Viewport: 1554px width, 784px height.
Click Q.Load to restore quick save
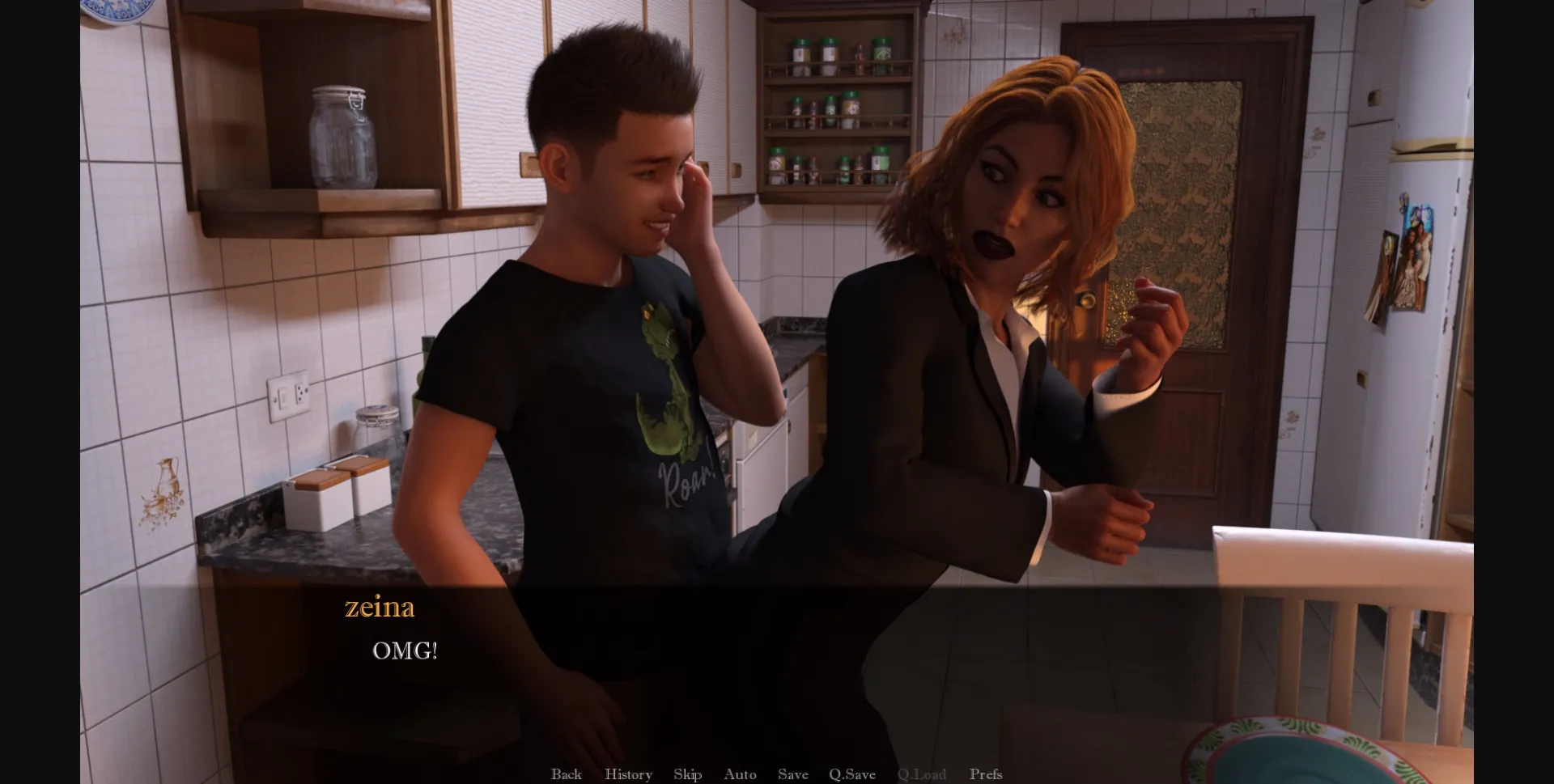click(923, 774)
